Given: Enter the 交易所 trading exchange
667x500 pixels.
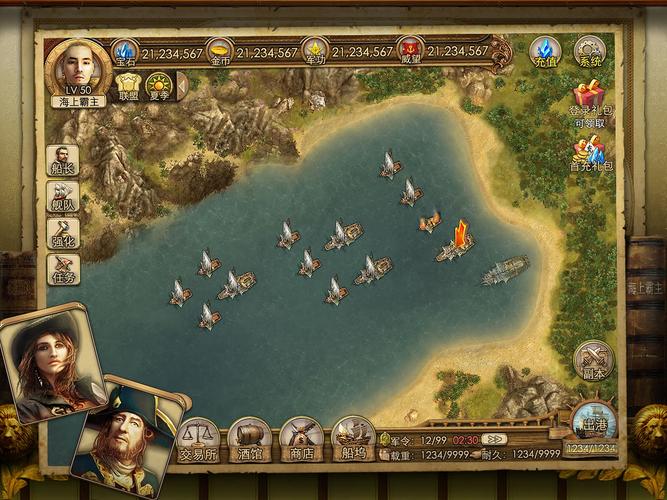Looking at the screenshot, I should pyautogui.click(x=197, y=438).
